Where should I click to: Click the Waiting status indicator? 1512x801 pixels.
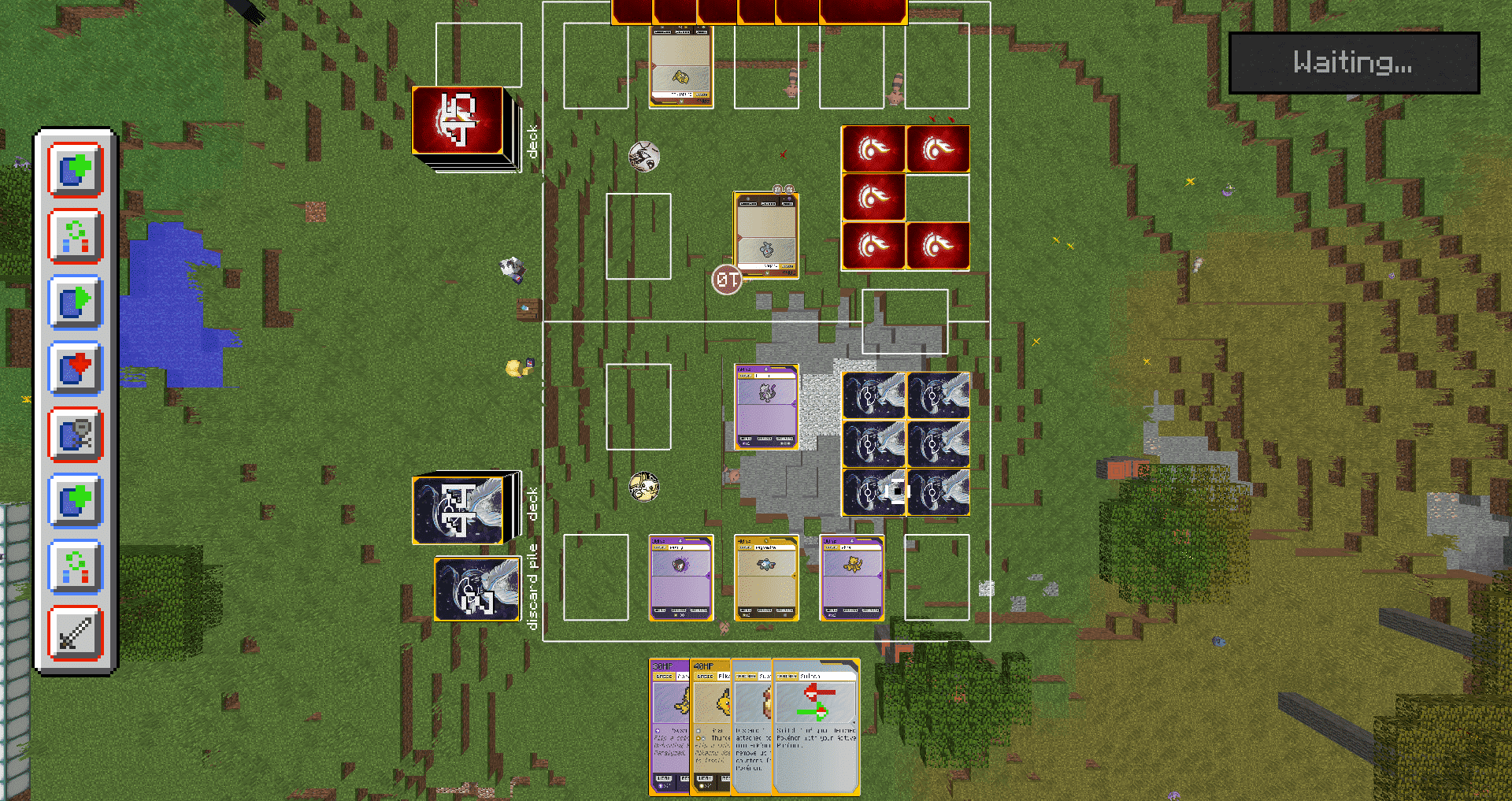coord(1353,63)
